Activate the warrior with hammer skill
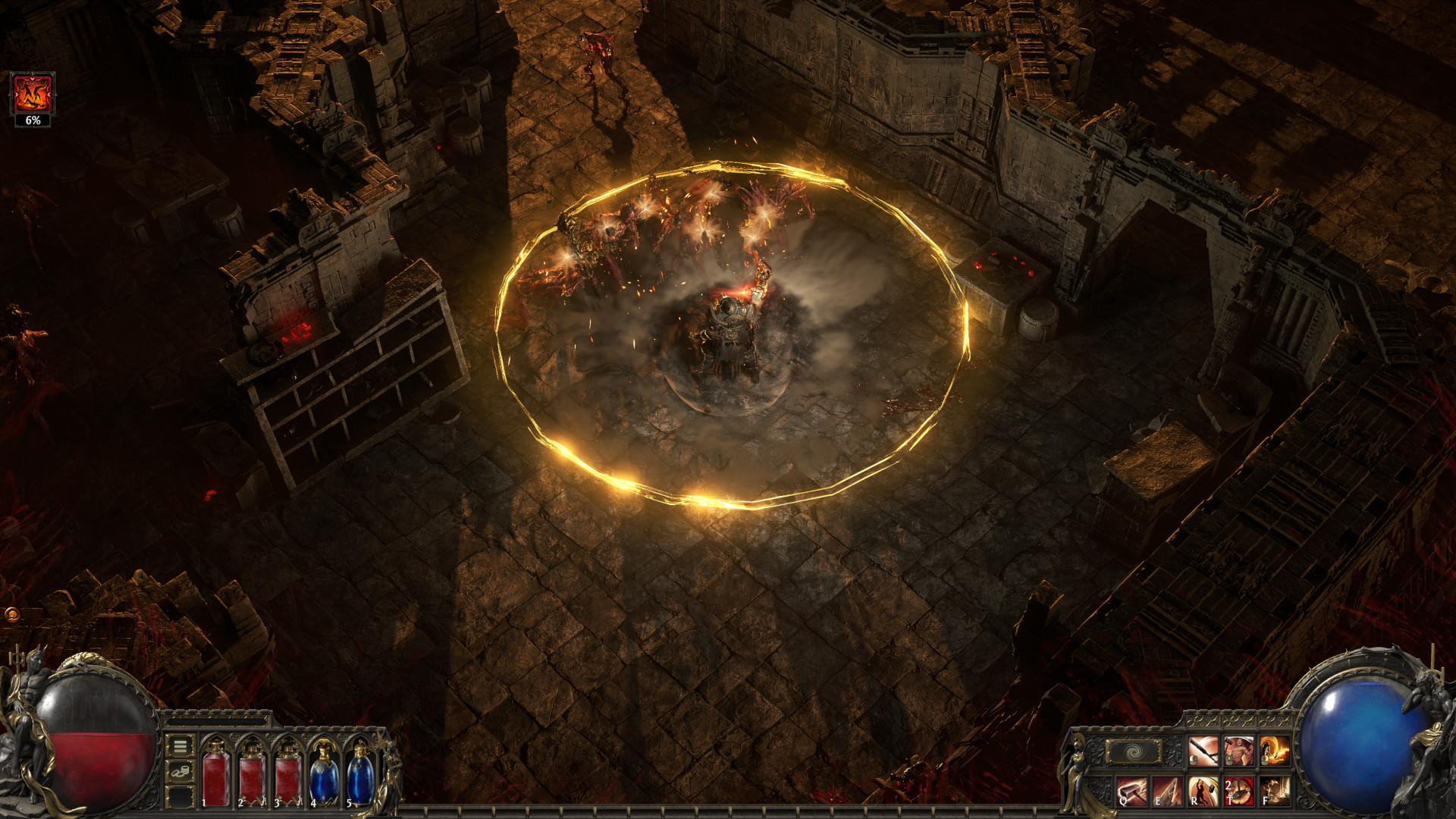Viewport: 1456px width, 819px height. coord(1238,751)
